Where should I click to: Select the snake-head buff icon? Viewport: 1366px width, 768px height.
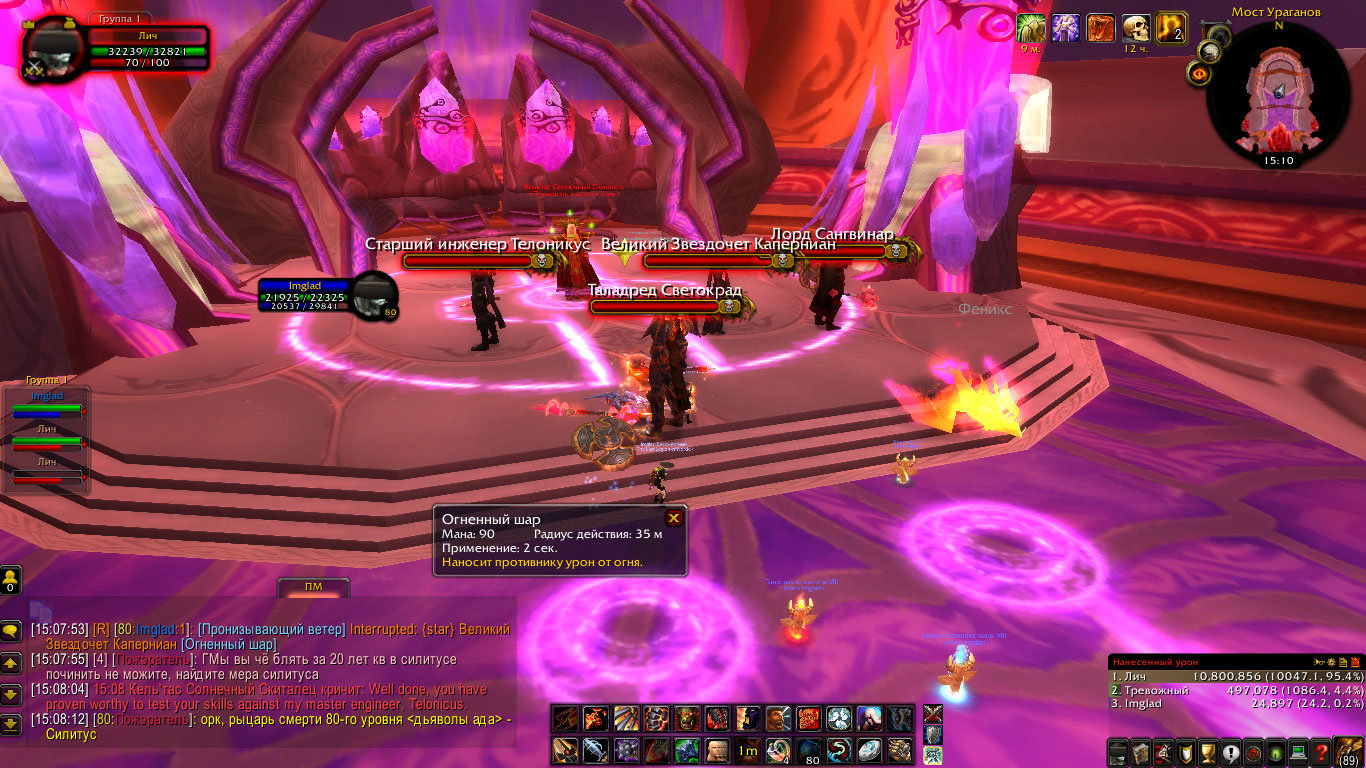tap(1100, 28)
